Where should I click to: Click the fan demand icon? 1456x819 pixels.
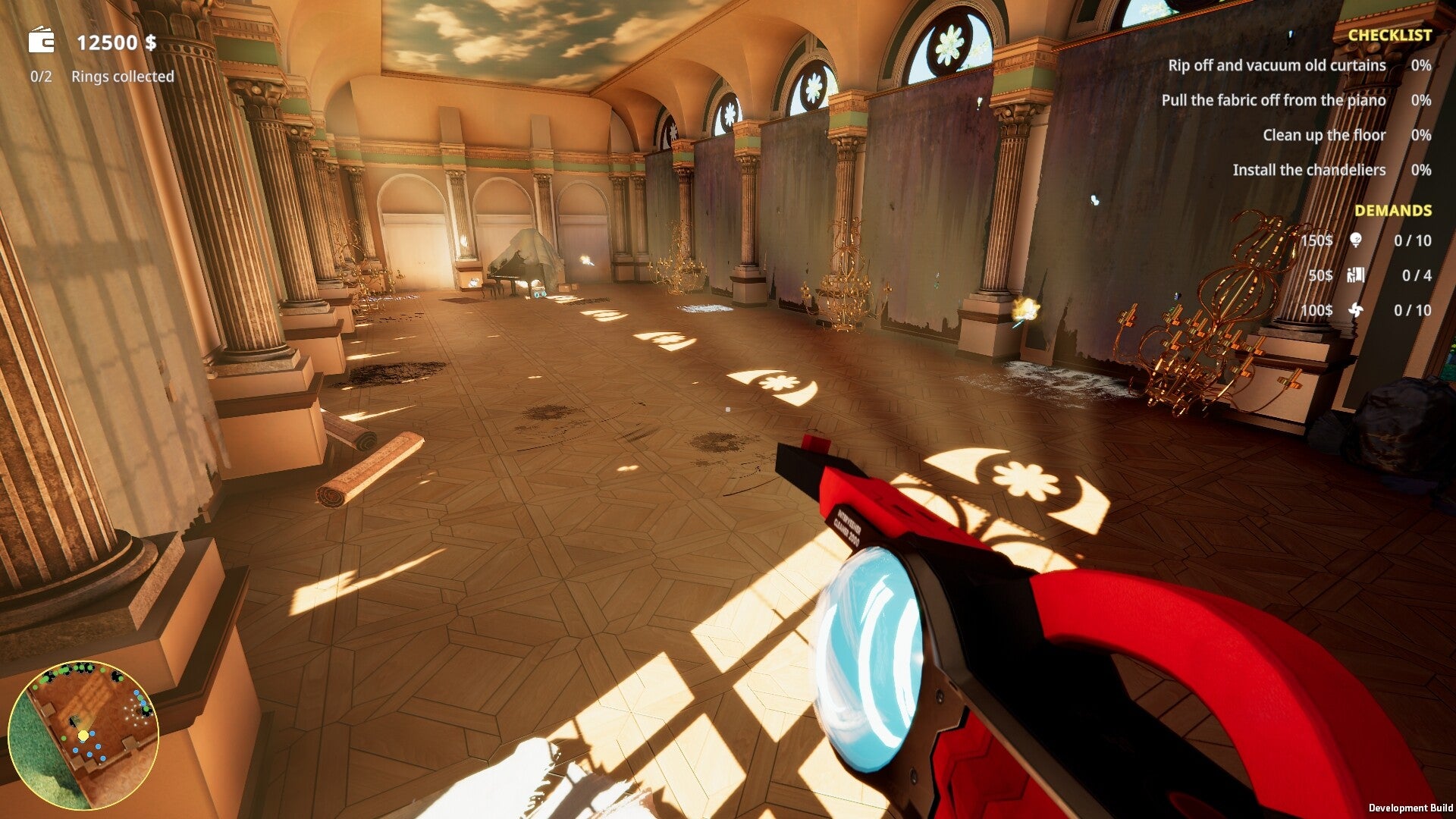click(x=1356, y=310)
